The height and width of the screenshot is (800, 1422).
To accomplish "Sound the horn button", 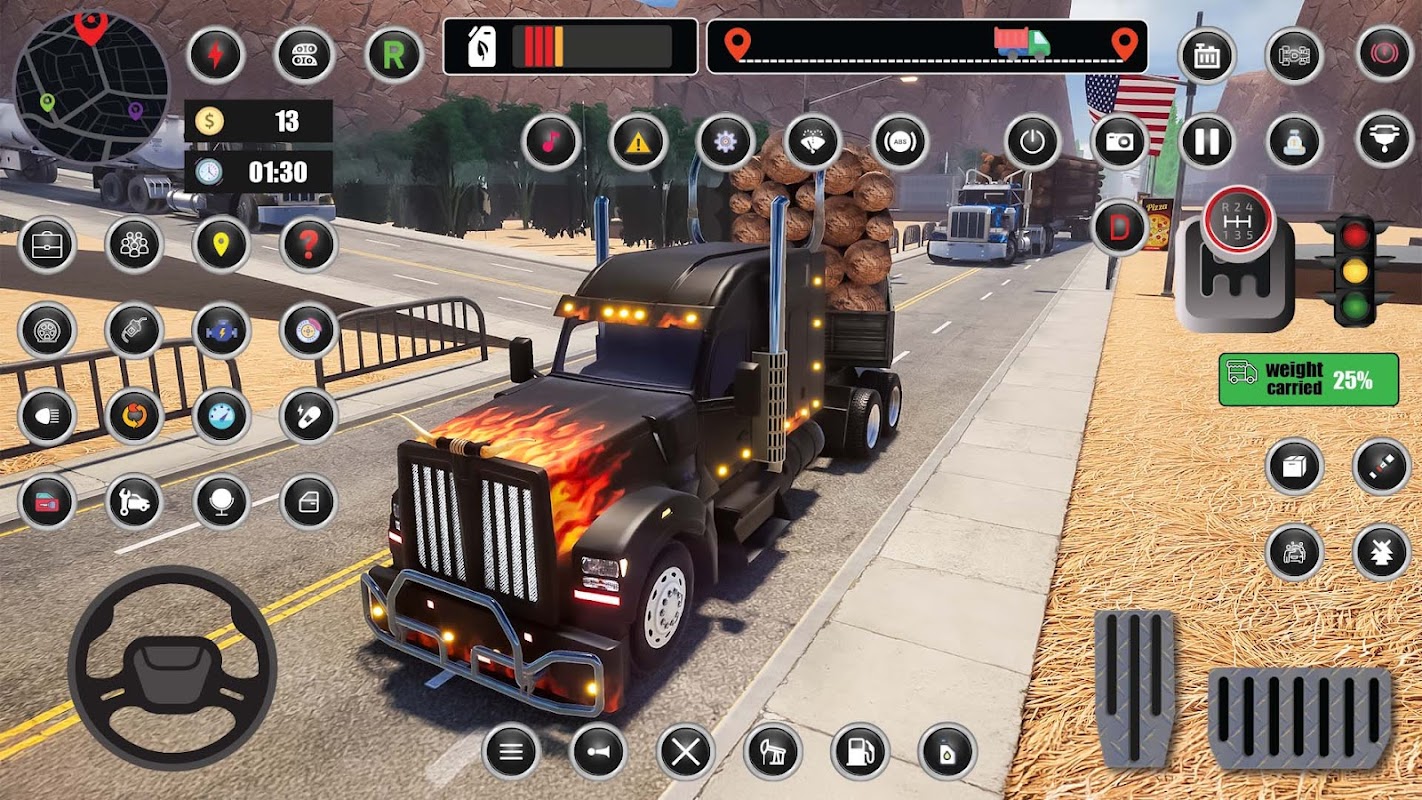I will click(x=598, y=751).
